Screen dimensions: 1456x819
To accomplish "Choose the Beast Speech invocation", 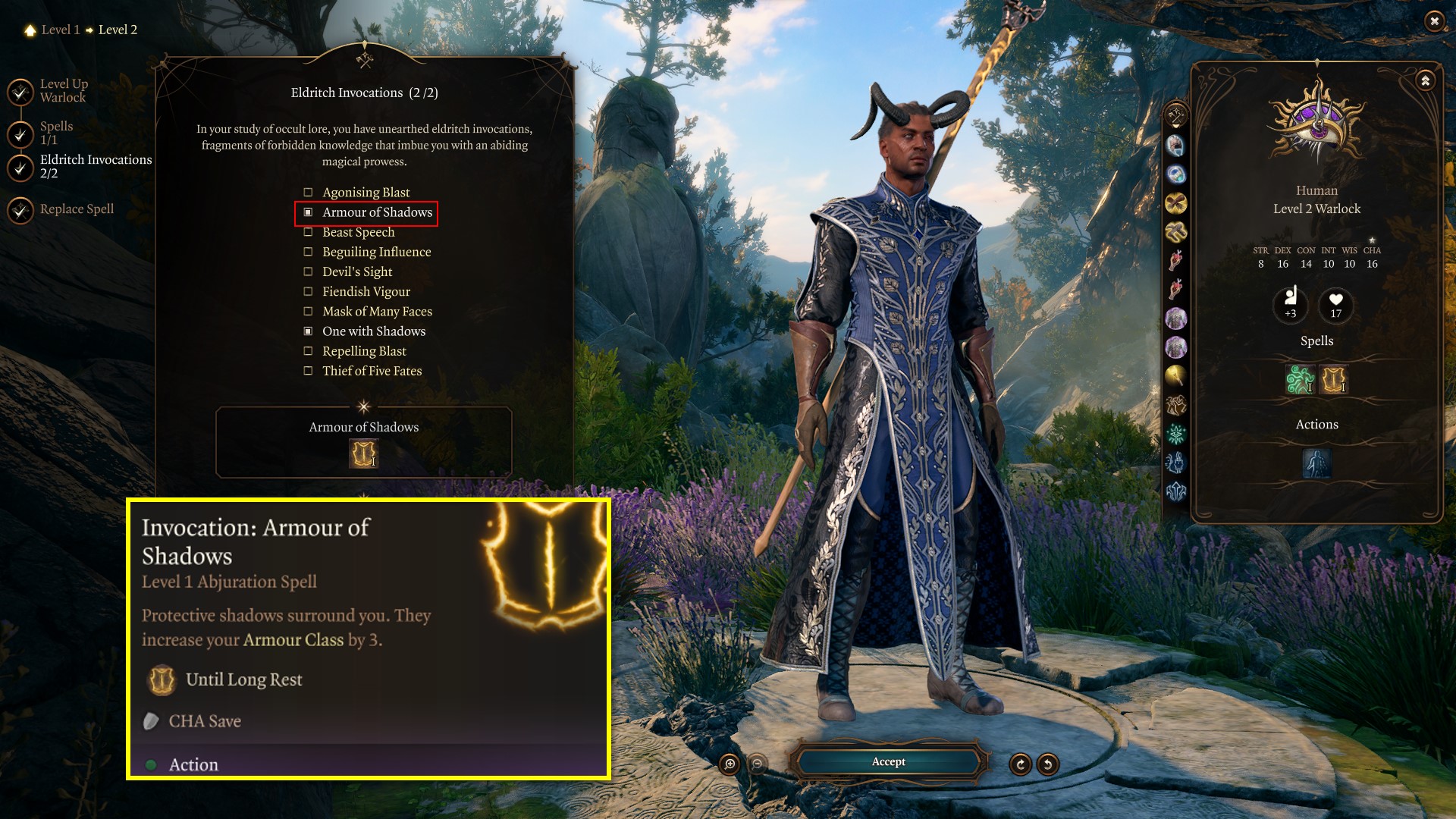I will [309, 232].
